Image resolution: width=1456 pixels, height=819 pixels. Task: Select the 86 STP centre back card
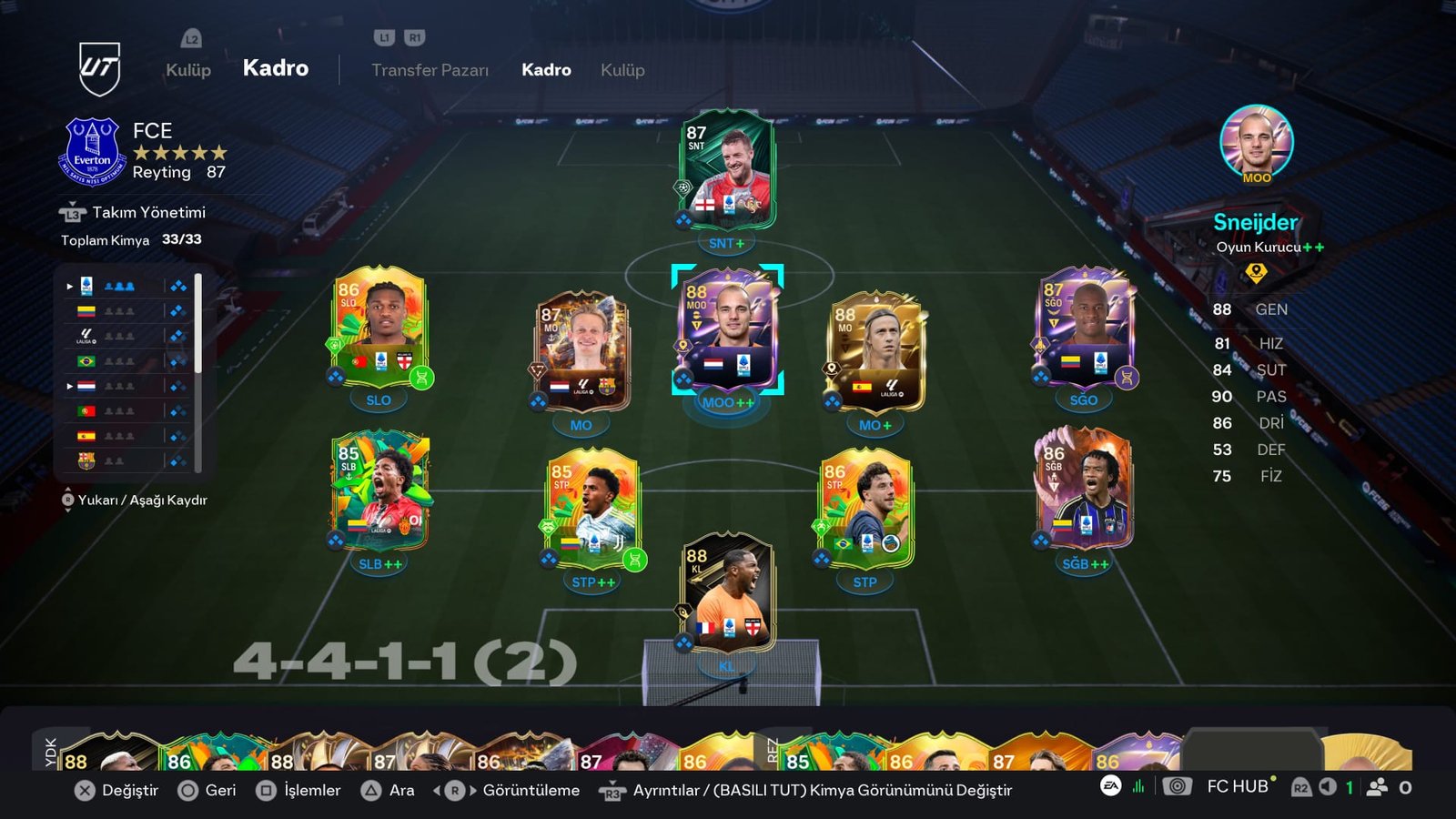[864, 510]
